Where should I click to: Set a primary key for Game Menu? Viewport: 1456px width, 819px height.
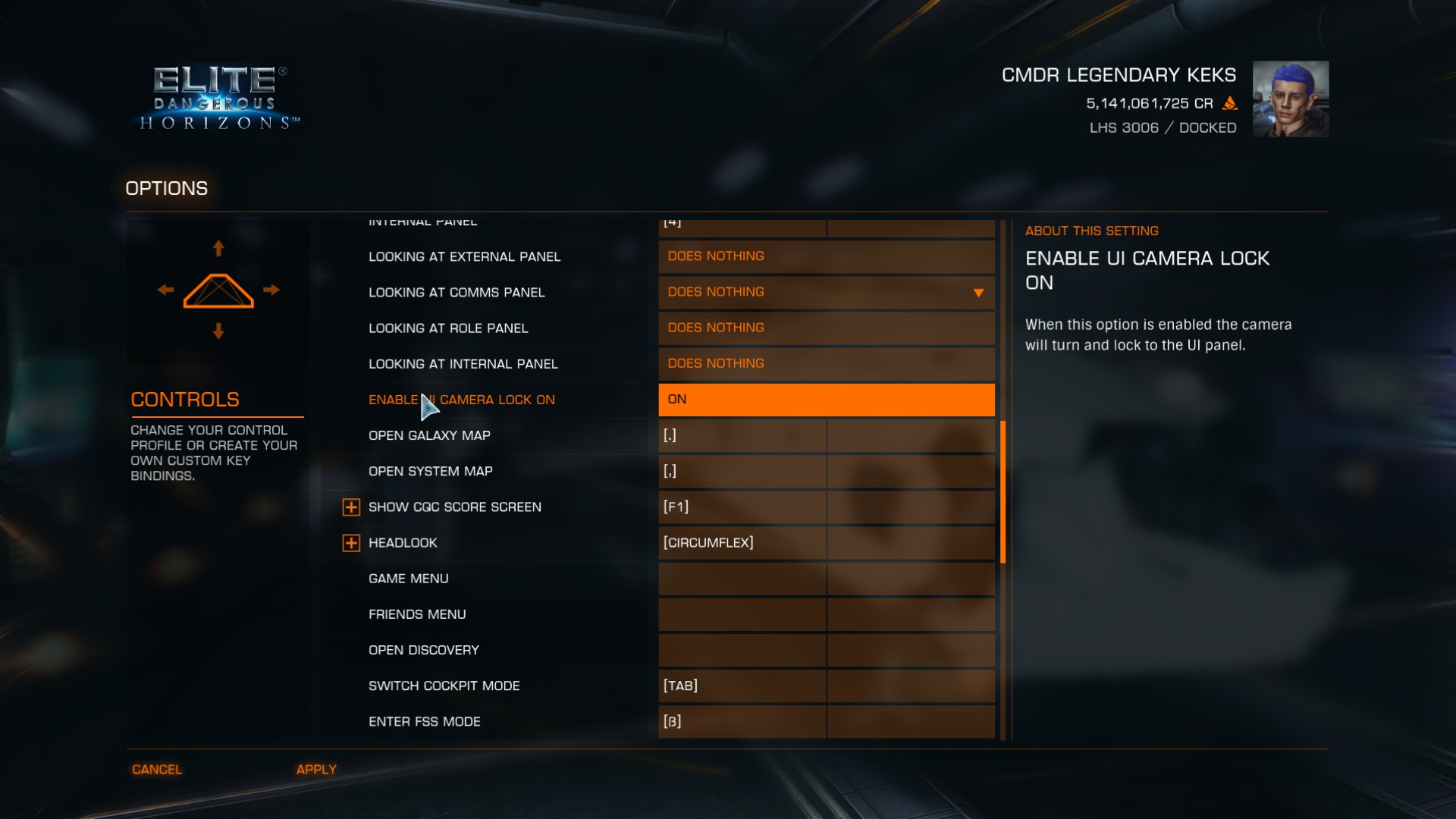click(x=742, y=579)
